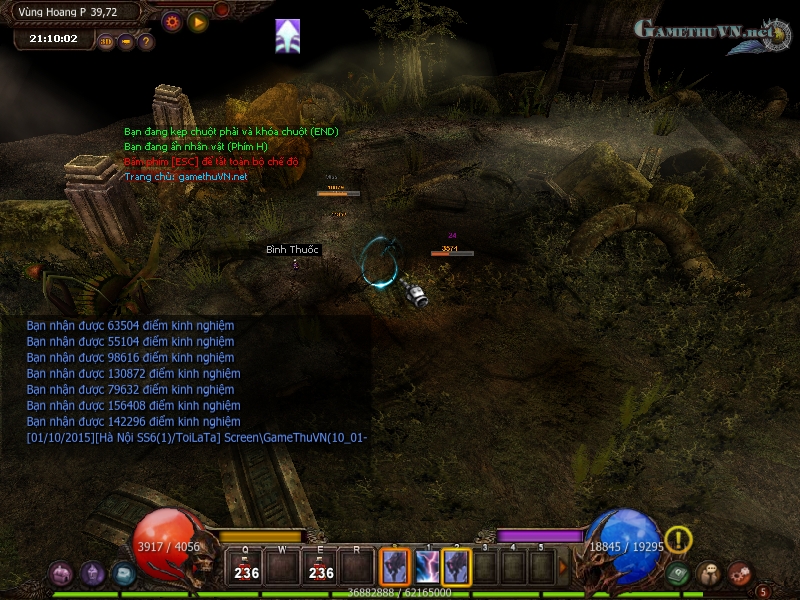Toggle the 3D view button
Viewport: 800px width, 600px height.
point(106,42)
